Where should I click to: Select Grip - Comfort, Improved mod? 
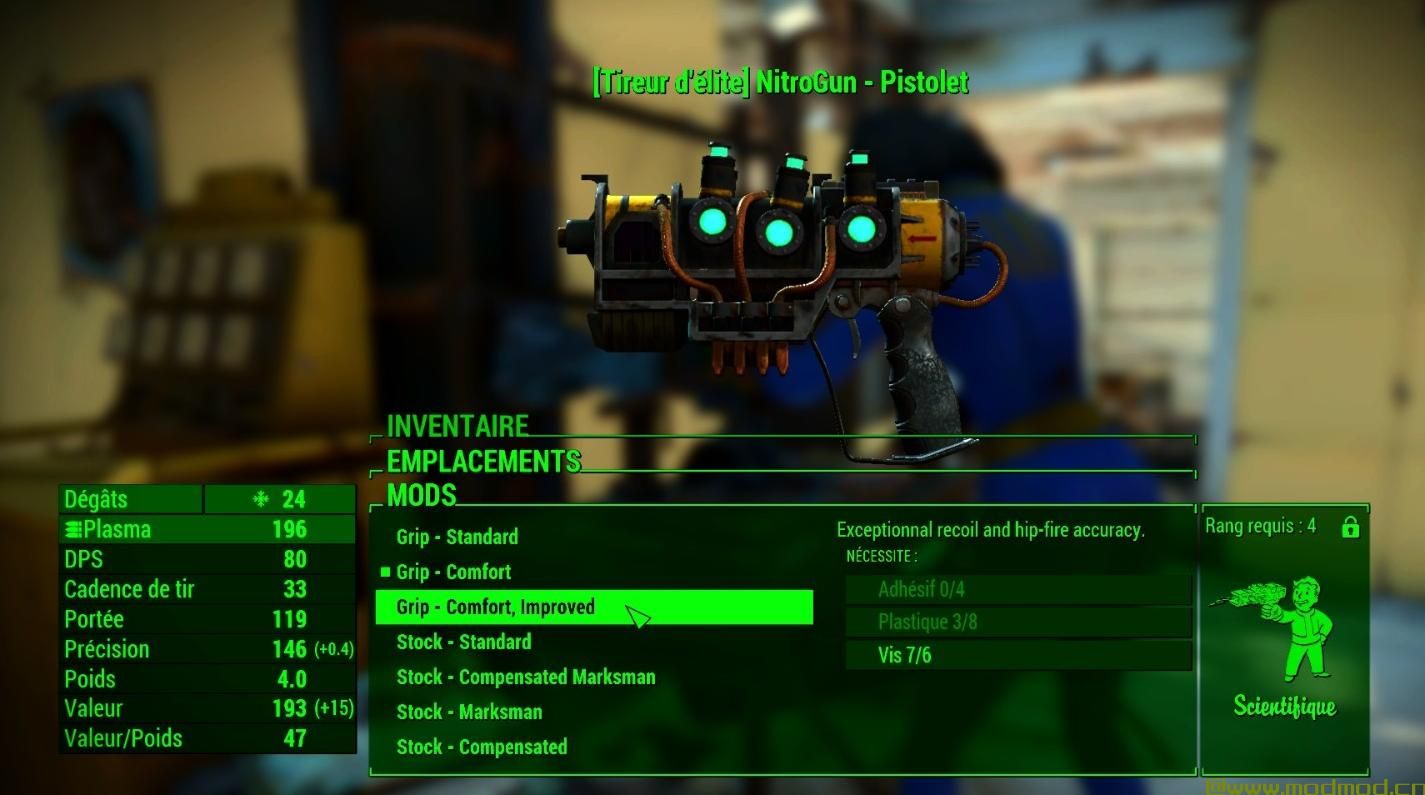pos(495,607)
